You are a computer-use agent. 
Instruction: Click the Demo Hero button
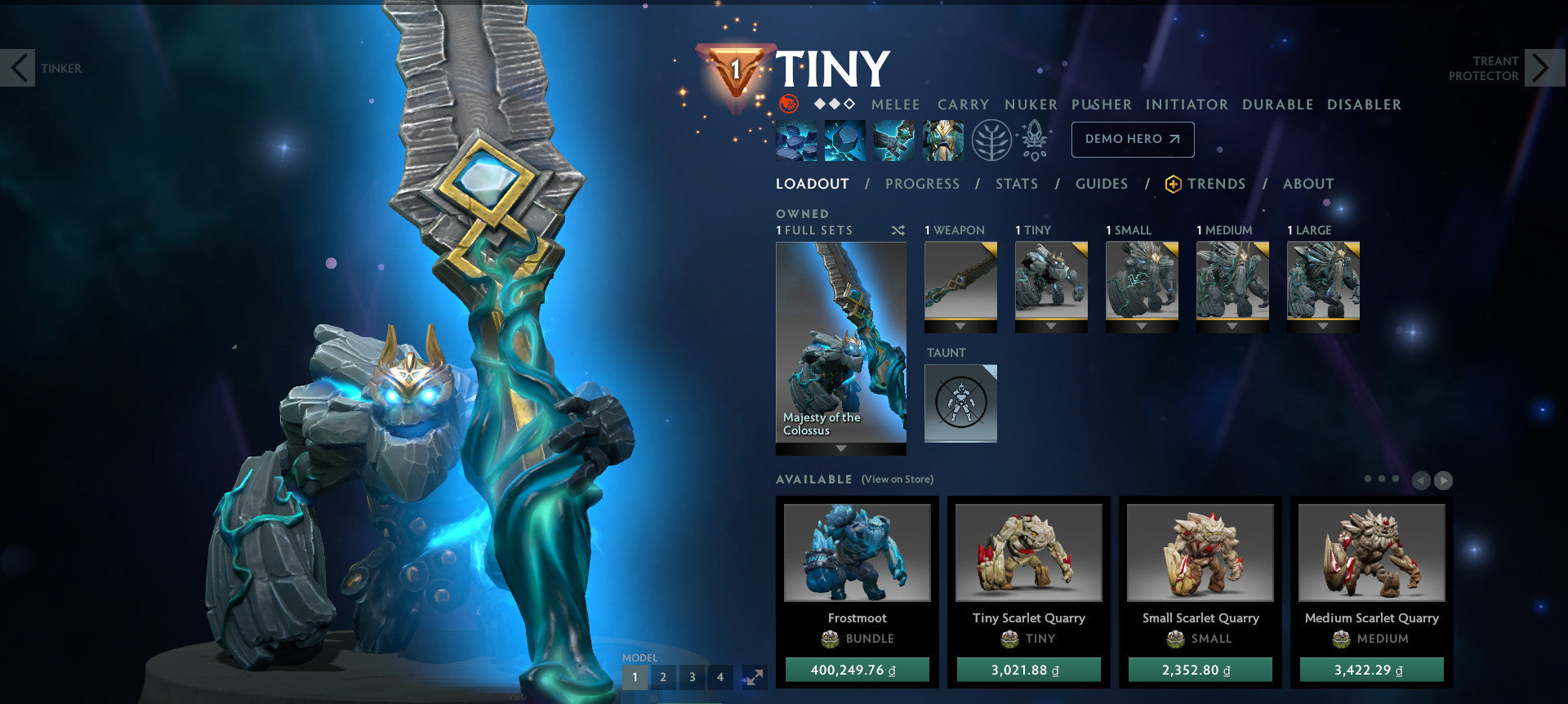[1132, 139]
